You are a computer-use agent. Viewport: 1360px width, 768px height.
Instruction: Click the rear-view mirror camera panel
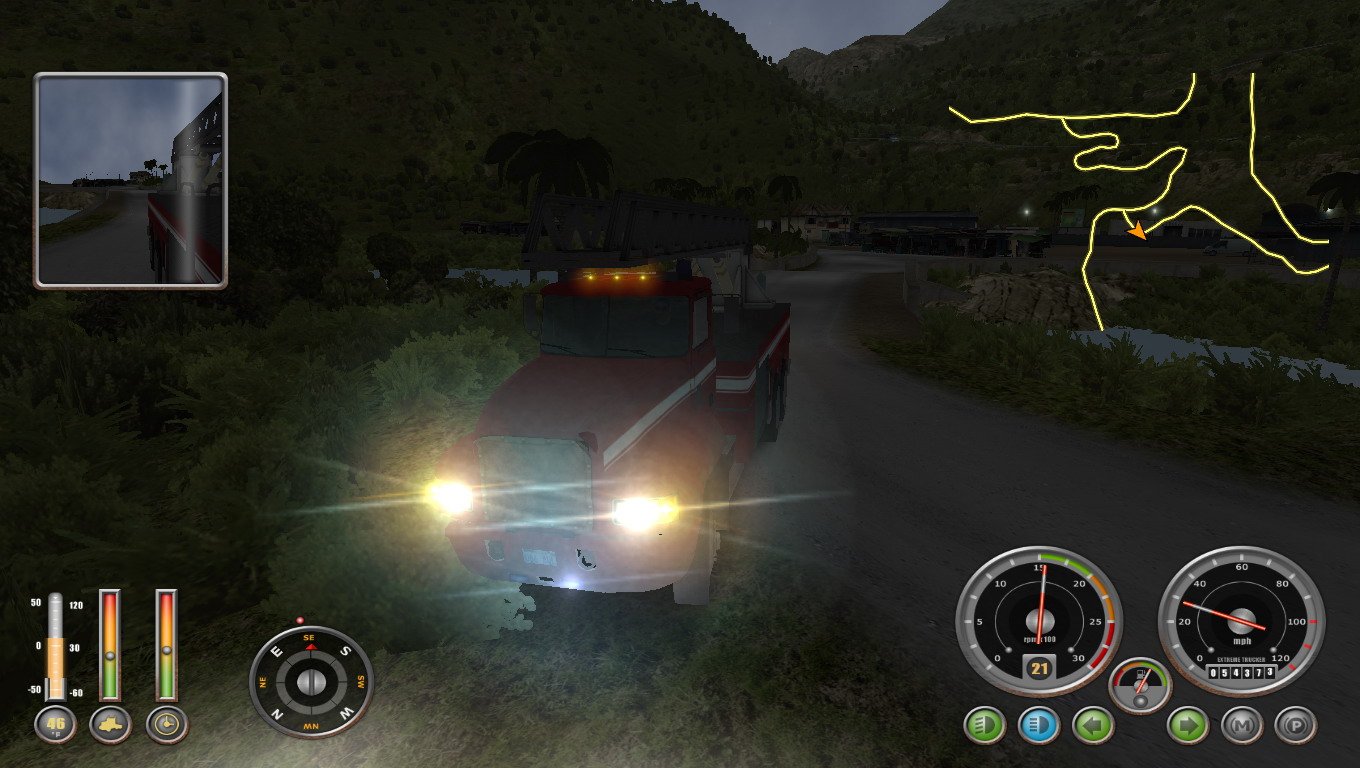pyautogui.click(x=131, y=181)
